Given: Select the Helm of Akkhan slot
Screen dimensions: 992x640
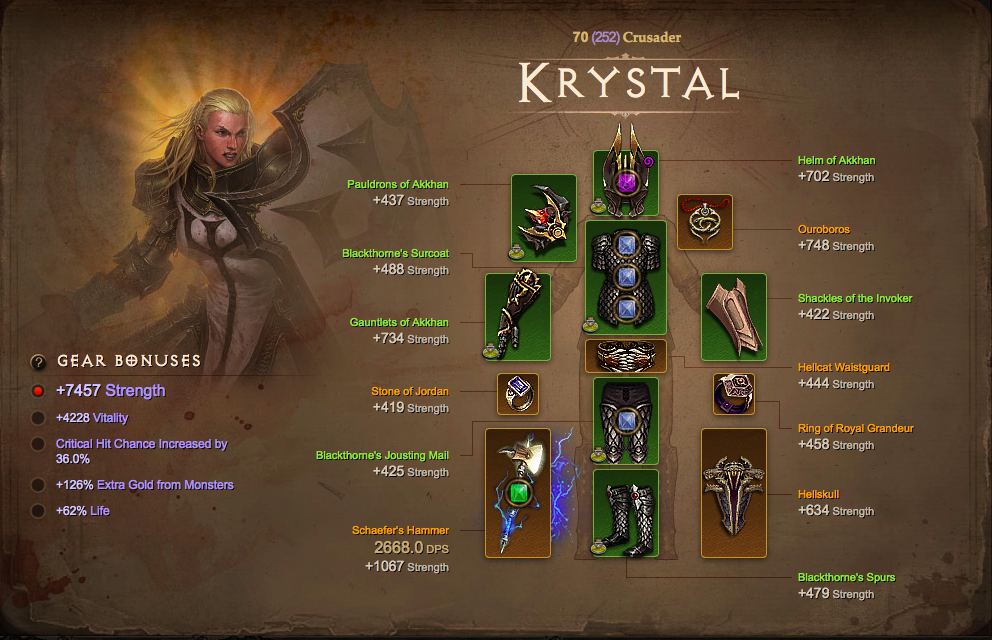Looking at the screenshot, I should [x=626, y=183].
